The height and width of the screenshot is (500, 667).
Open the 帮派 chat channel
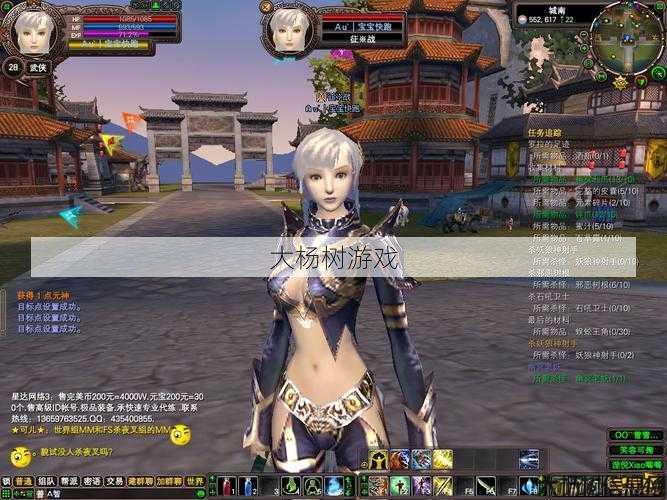(x=69, y=481)
